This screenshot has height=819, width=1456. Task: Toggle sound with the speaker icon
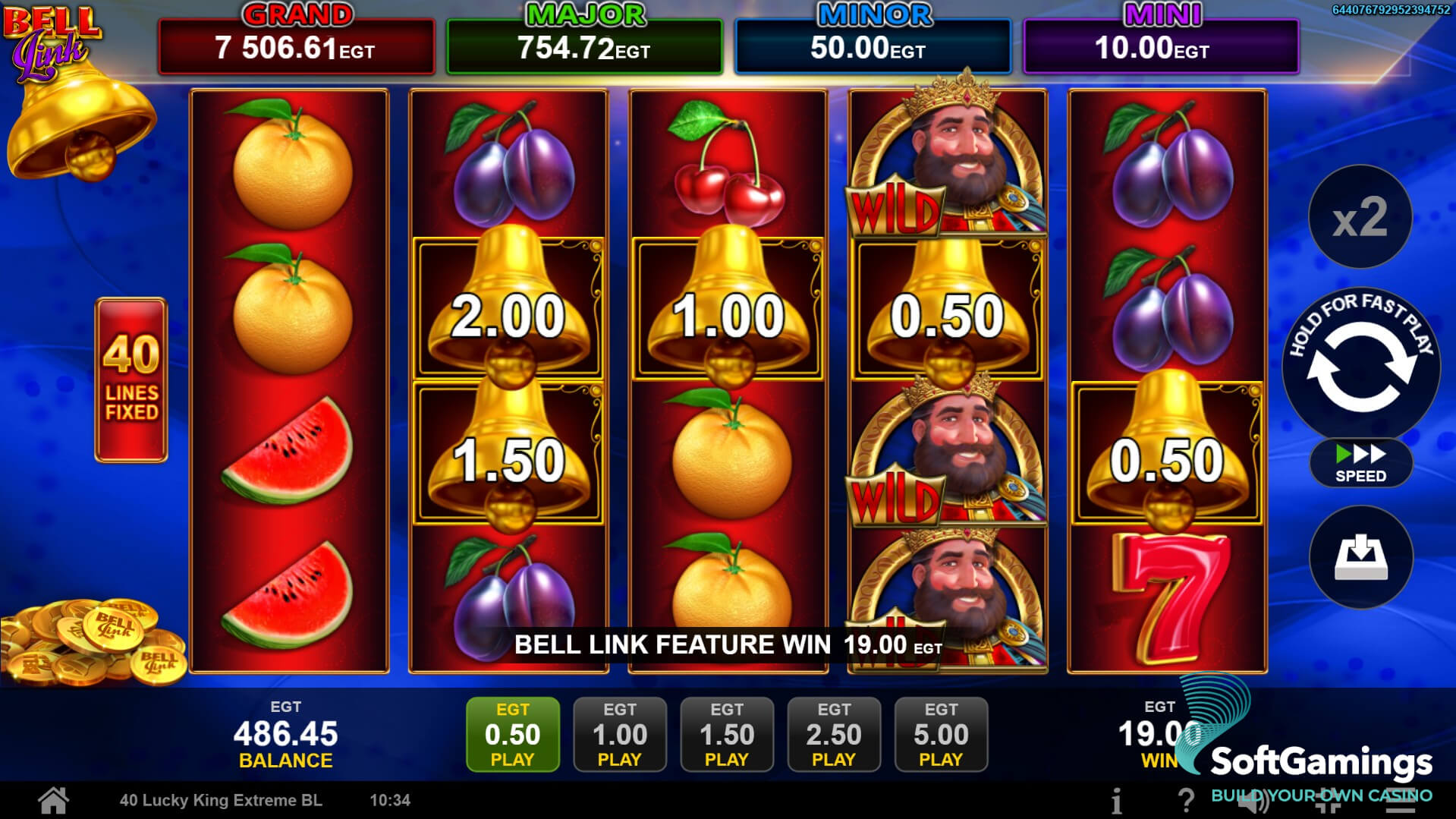pyautogui.click(x=1253, y=801)
